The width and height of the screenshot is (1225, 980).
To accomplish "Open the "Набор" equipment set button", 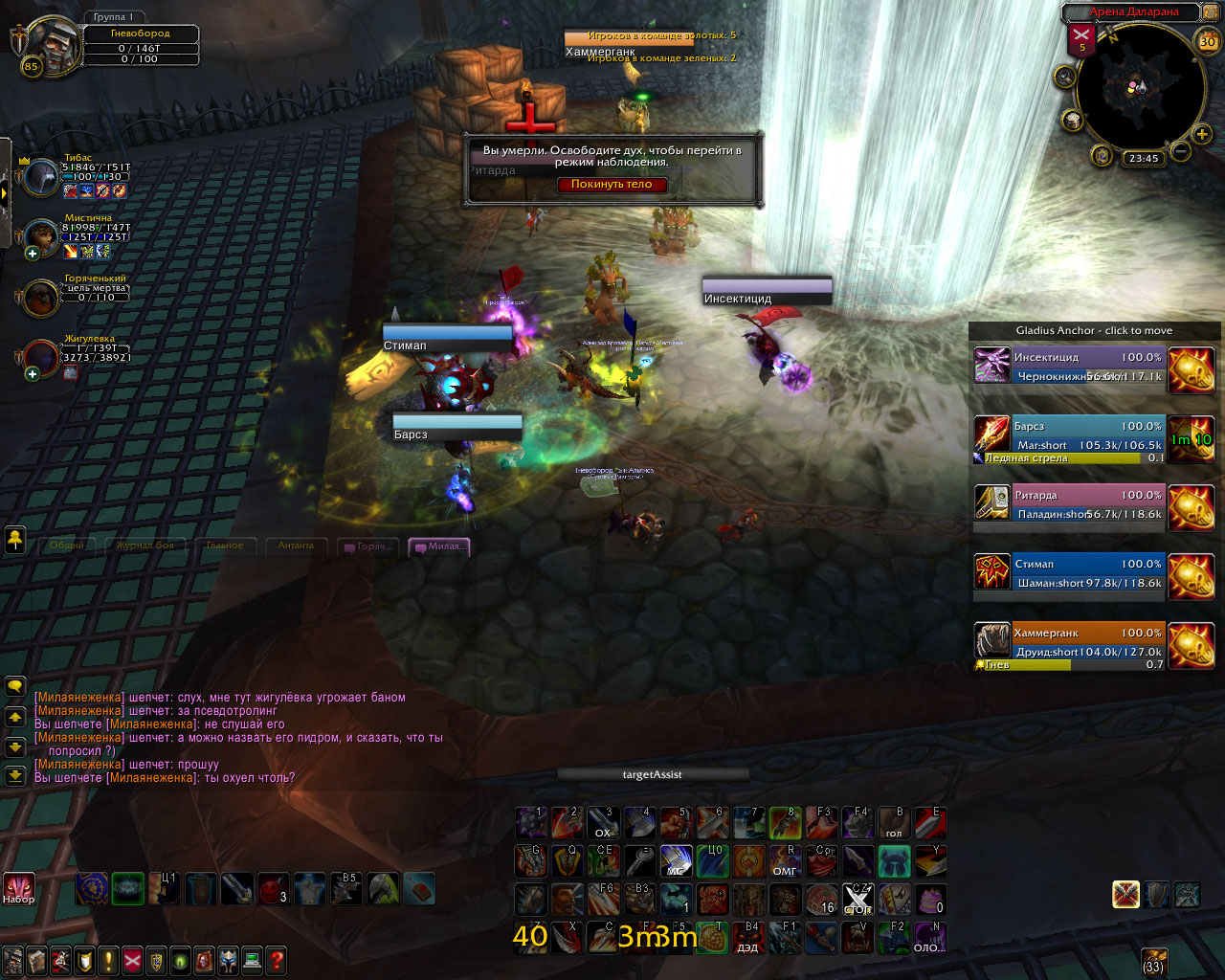I will [18, 888].
